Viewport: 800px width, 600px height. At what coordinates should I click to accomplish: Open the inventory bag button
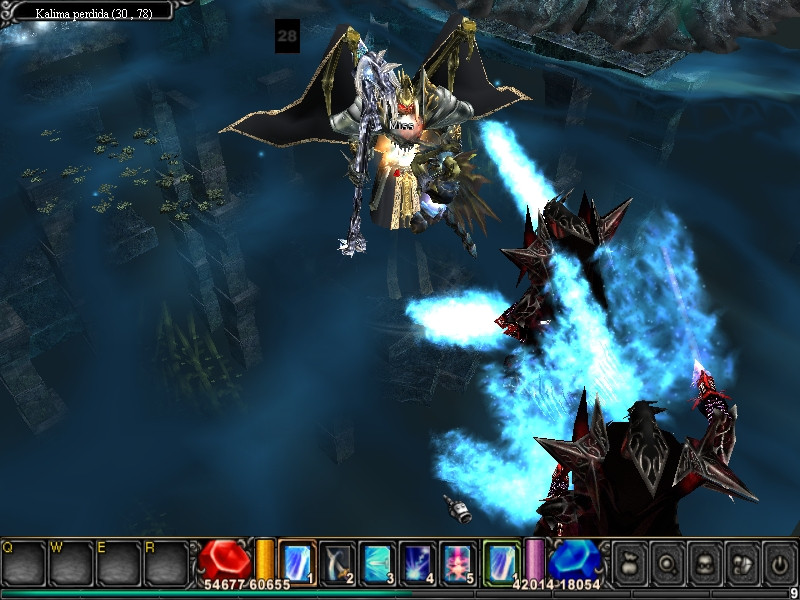point(629,563)
